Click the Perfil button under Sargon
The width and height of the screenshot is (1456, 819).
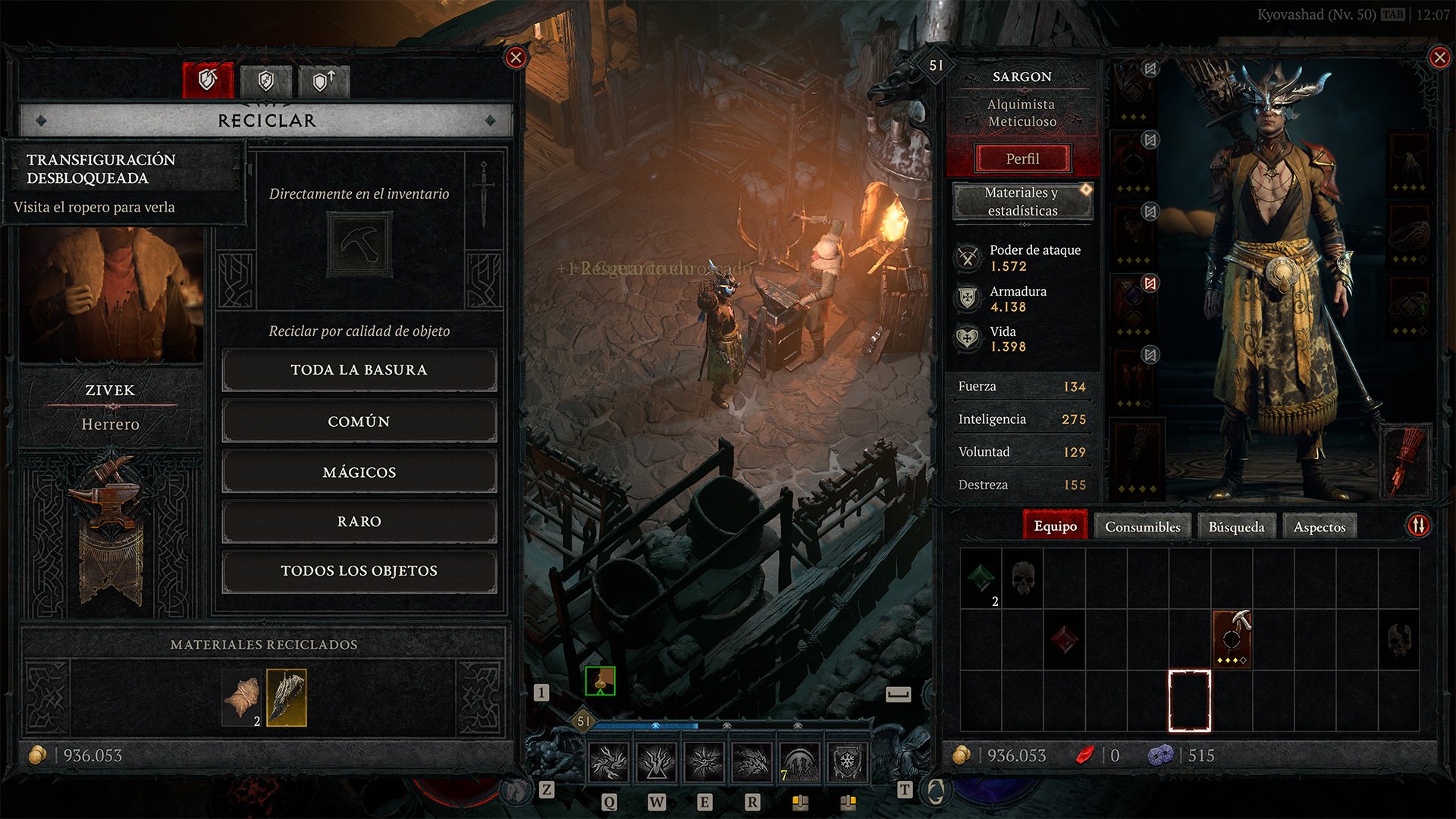tap(1024, 158)
